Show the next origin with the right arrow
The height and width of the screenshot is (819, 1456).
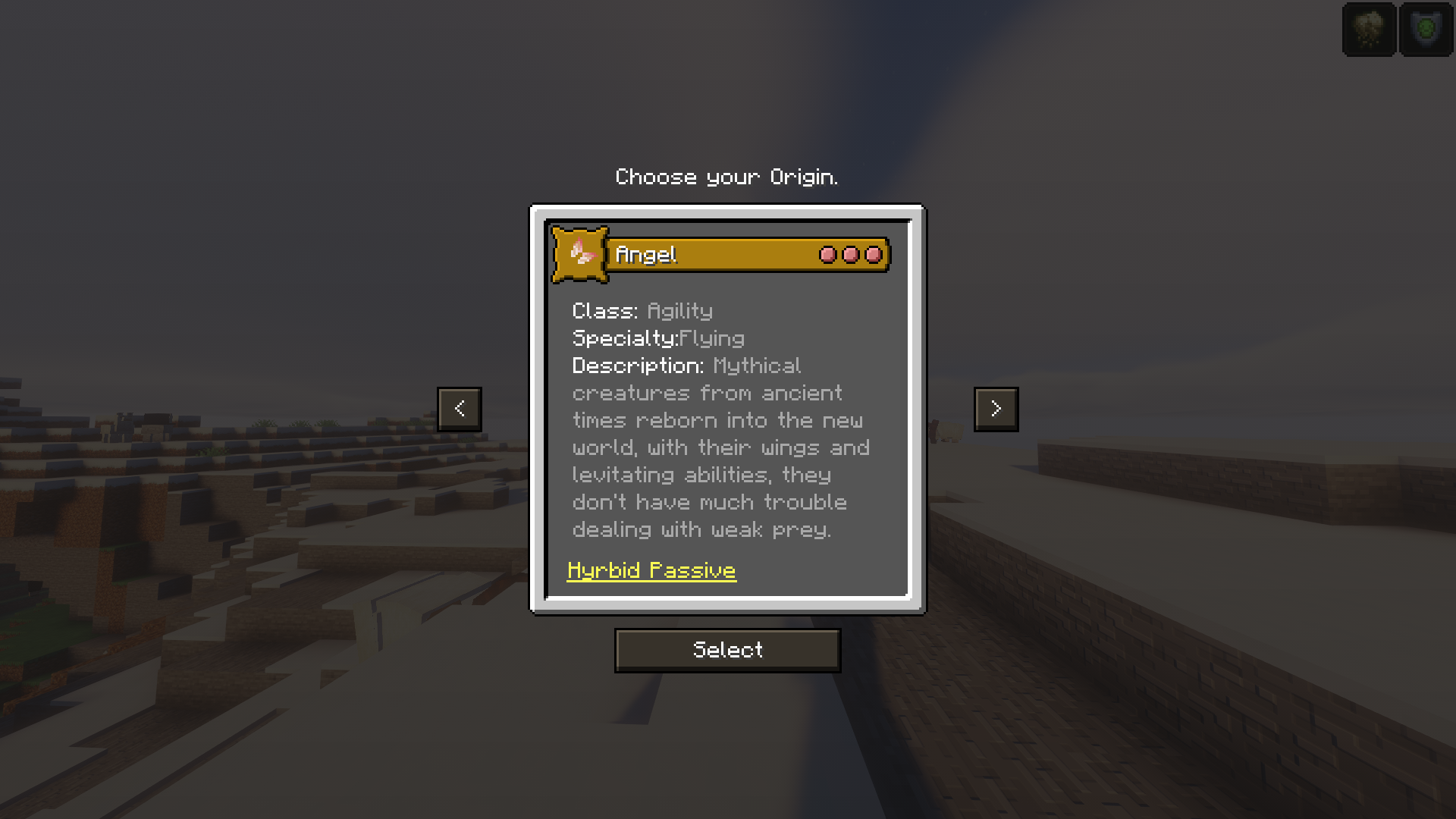pos(996,409)
